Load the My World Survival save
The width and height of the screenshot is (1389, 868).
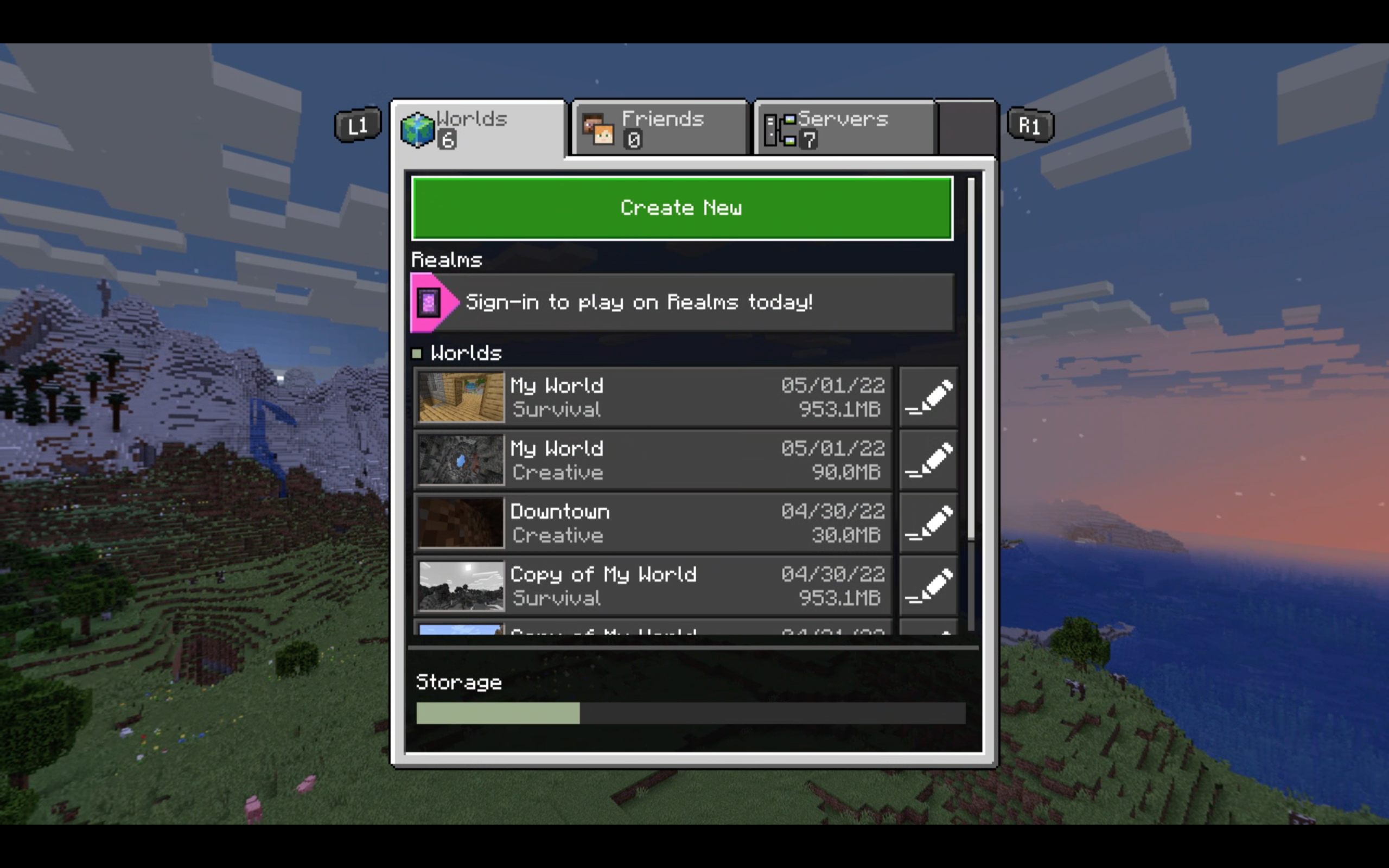tap(653, 397)
